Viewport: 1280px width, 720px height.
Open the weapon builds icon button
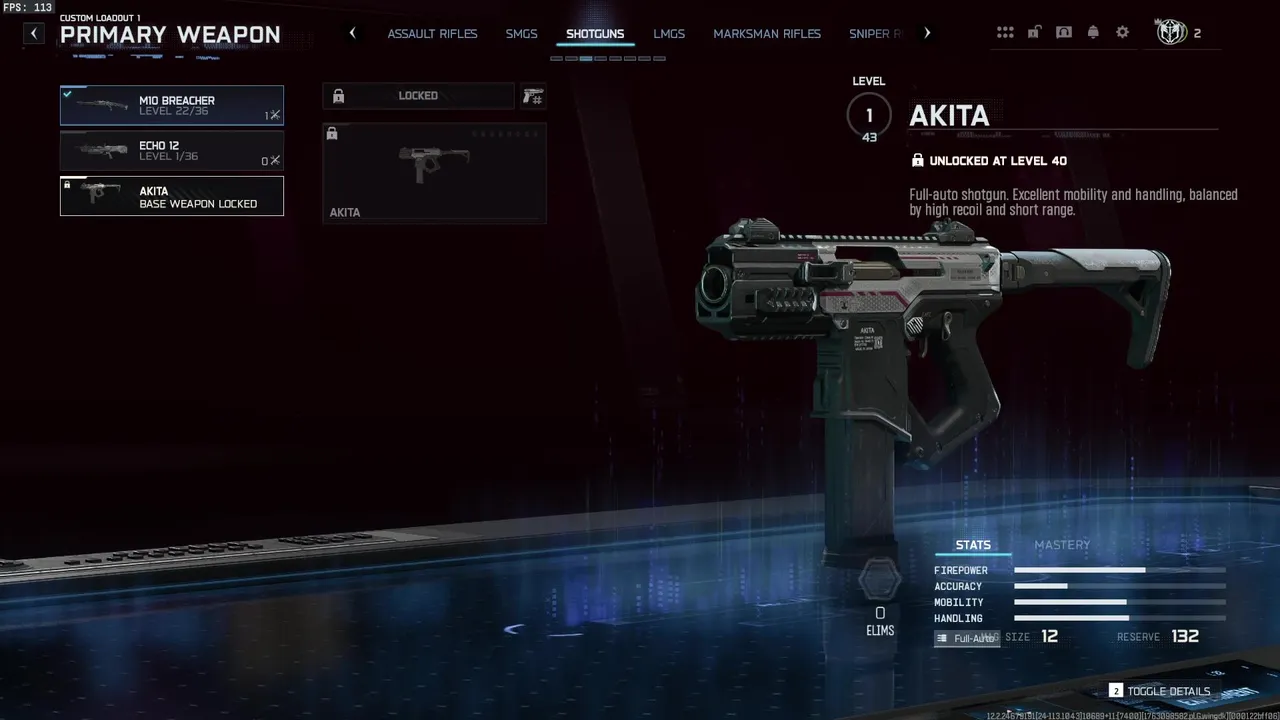pyautogui.click(x=532, y=96)
